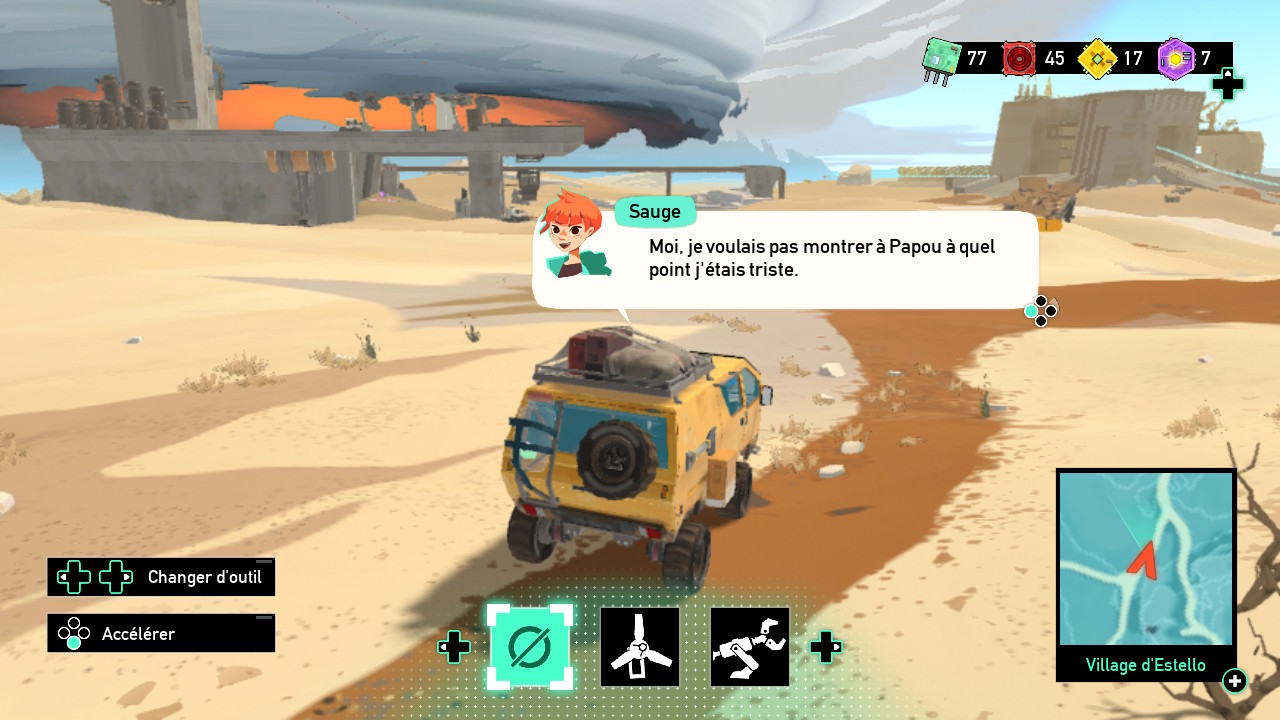
Task: Choose the wind turbine tool
Action: 640,647
